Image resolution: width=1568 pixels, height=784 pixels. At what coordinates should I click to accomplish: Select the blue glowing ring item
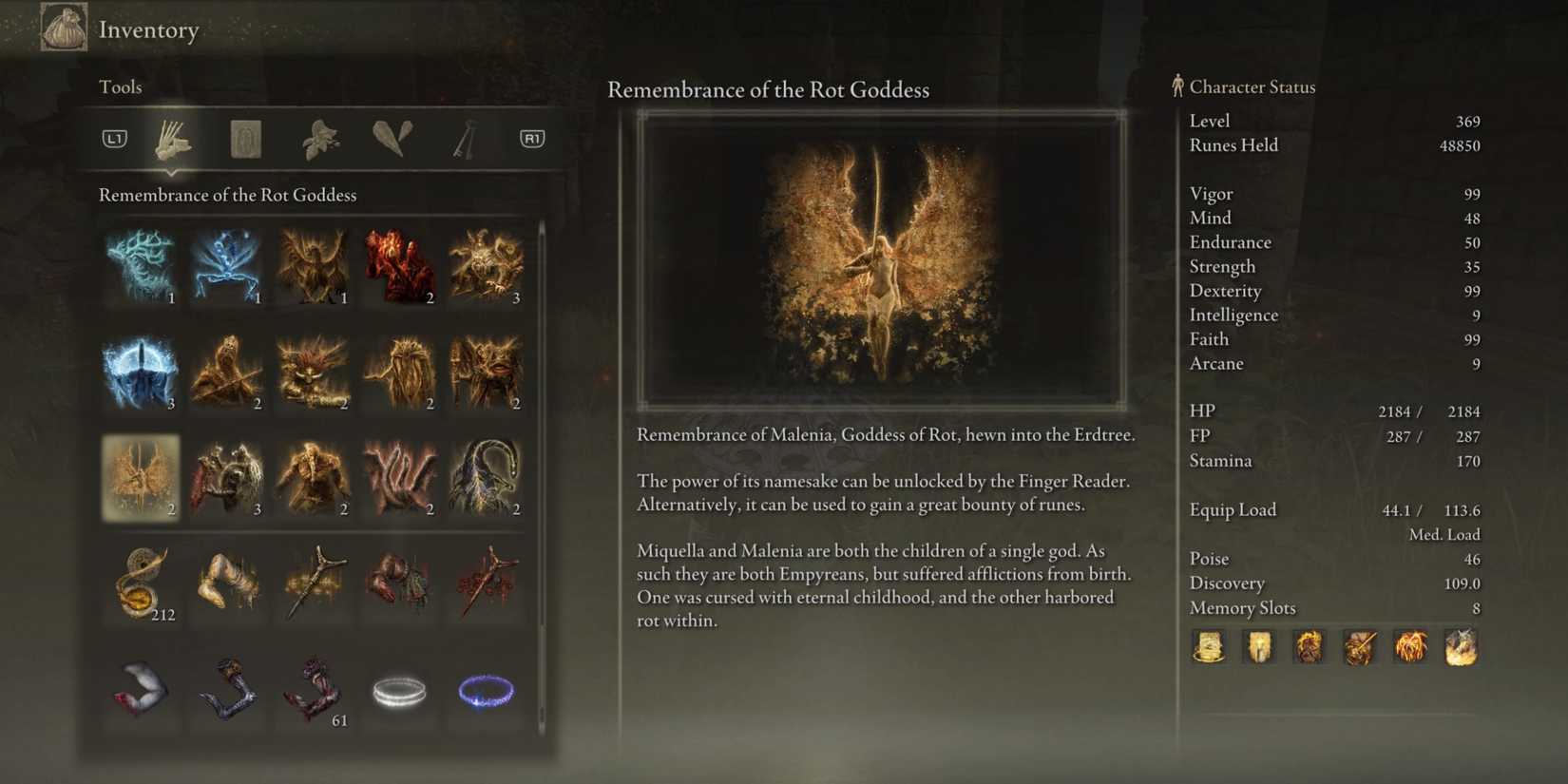[x=486, y=691]
